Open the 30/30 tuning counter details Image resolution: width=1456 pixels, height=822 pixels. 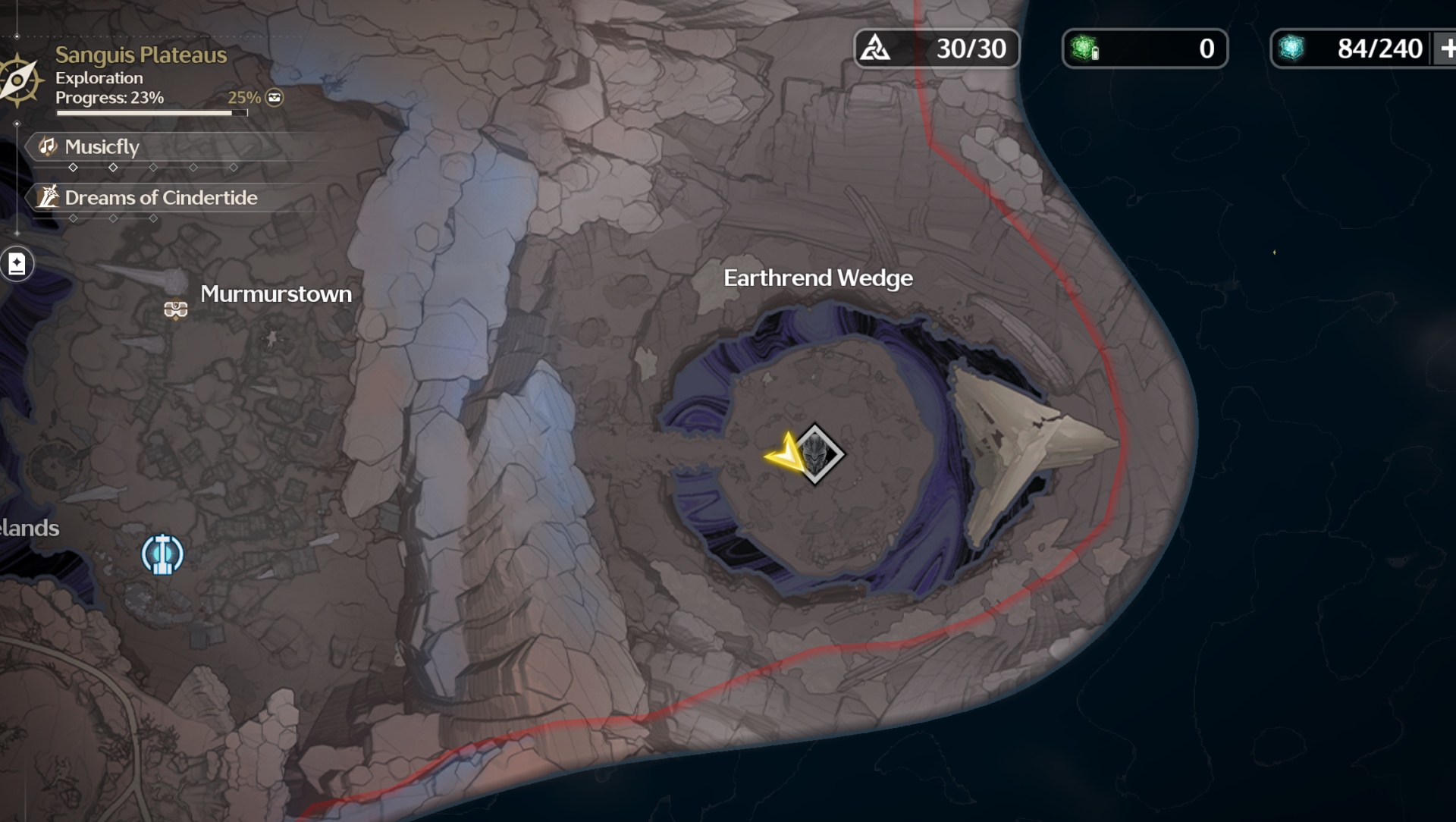pos(937,49)
